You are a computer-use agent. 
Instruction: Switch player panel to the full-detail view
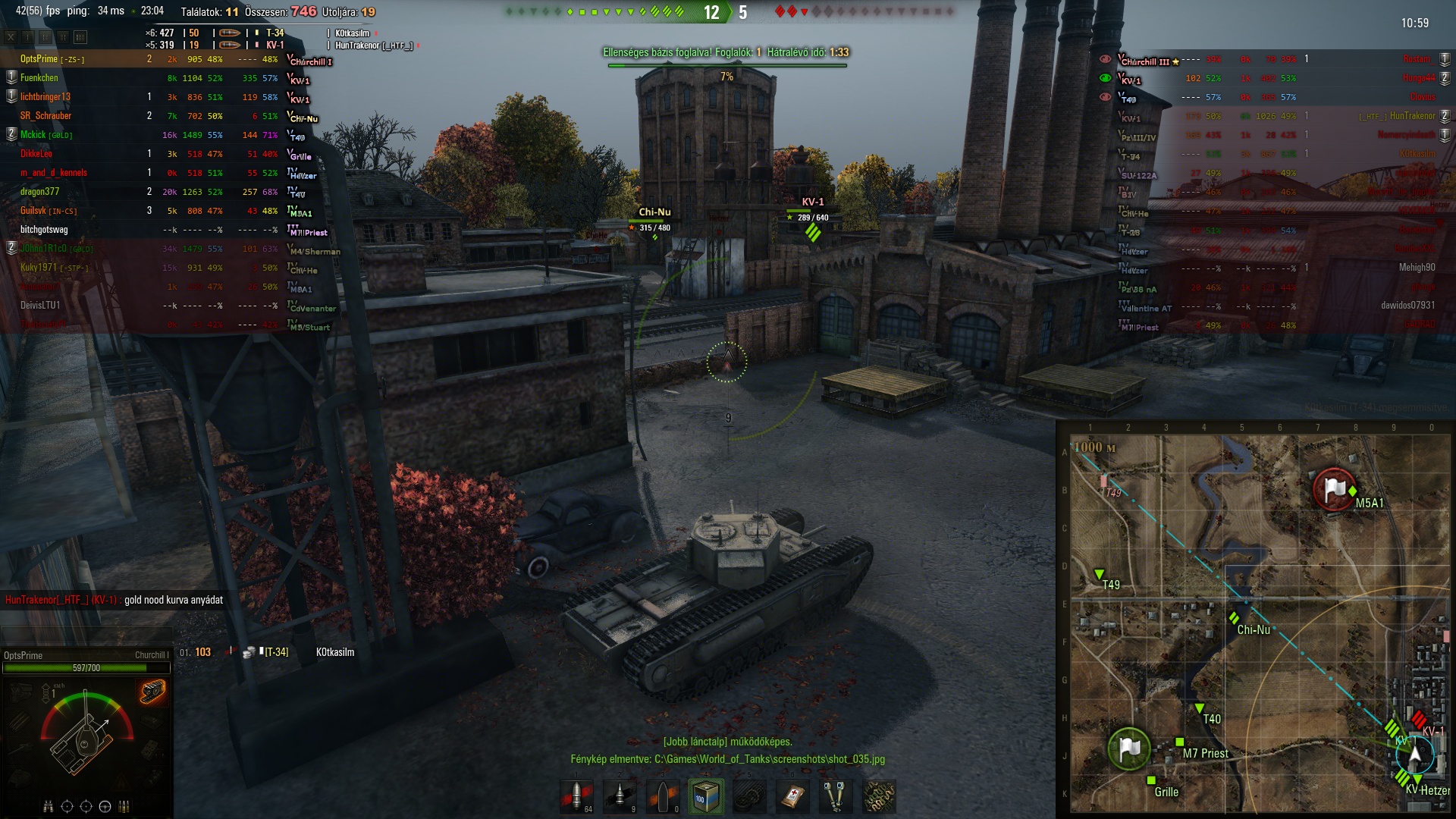pyautogui.click(x=80, y=36)
